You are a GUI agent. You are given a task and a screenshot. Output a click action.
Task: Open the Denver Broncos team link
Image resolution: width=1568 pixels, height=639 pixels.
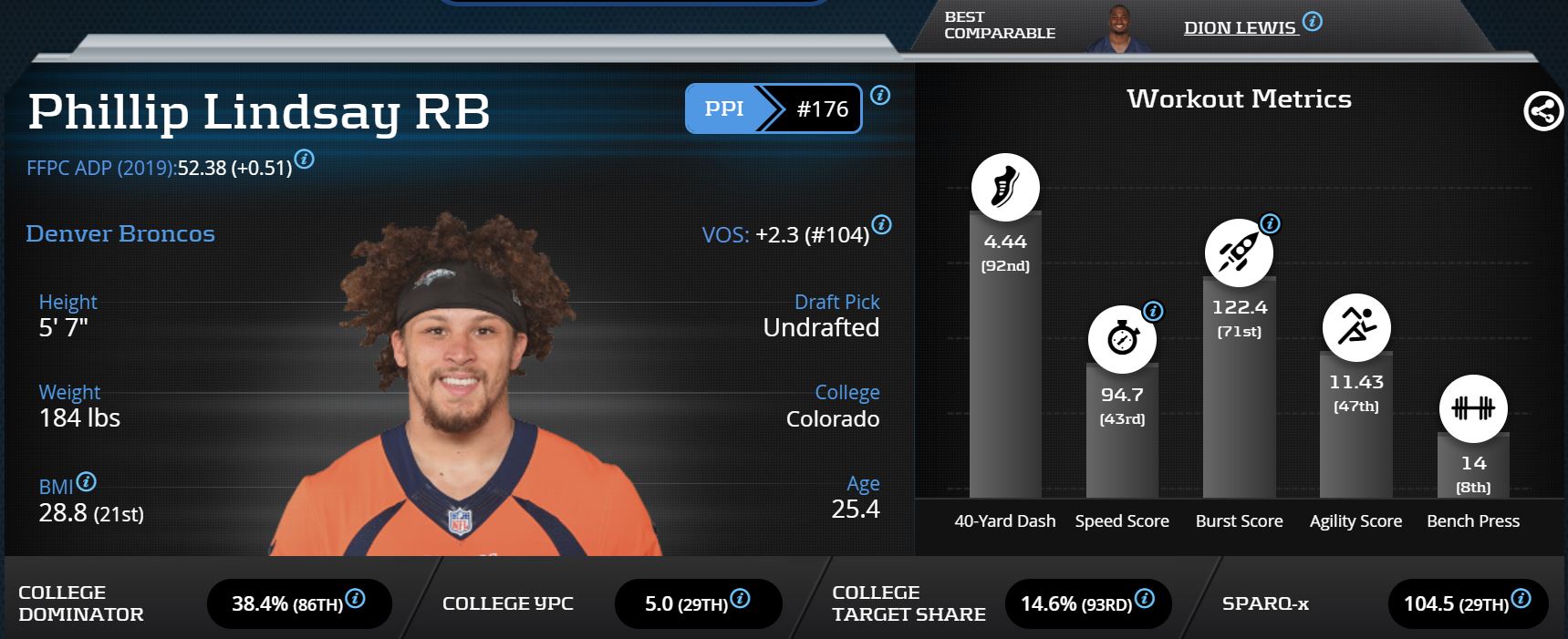point(120,233)
